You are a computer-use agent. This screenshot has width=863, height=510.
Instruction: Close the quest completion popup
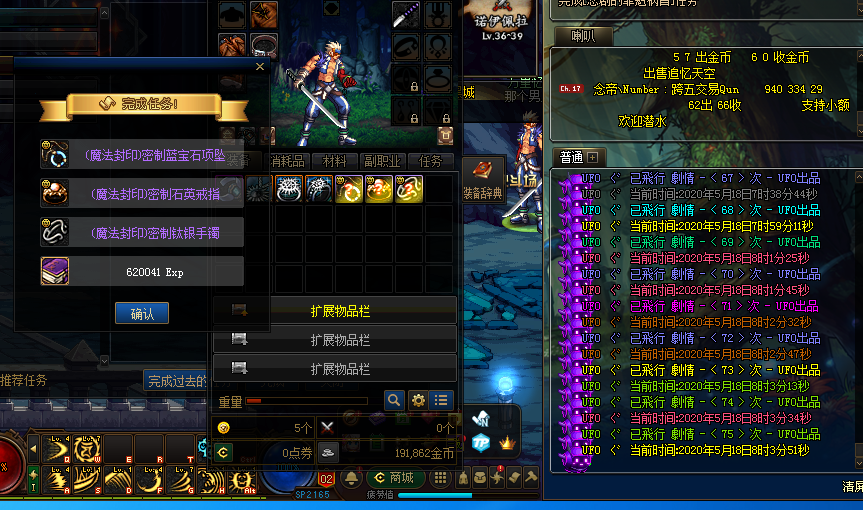click(x=260, y=67)
